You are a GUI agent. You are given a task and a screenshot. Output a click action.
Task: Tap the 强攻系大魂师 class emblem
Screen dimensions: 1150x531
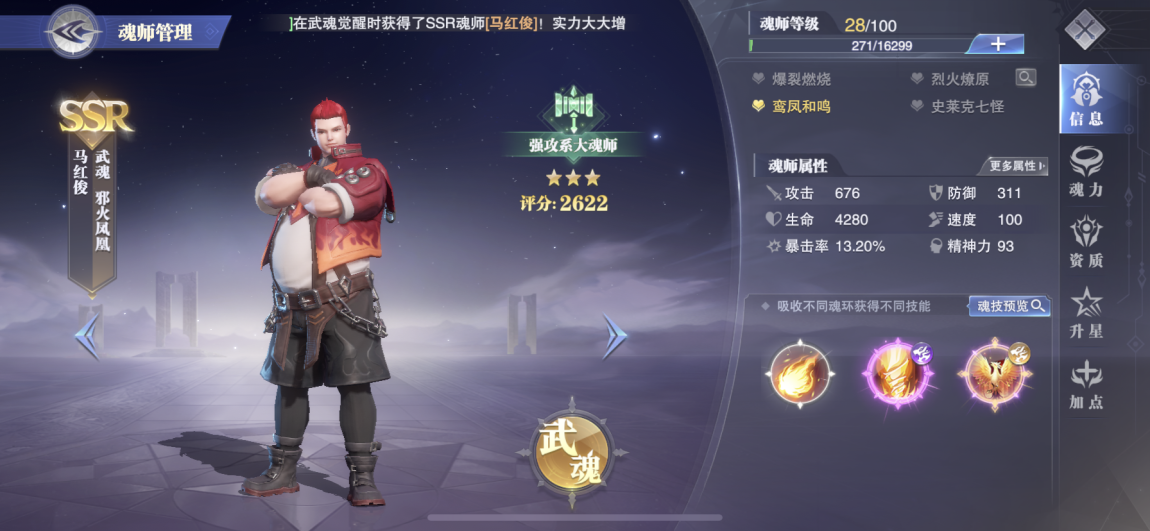(573, 113)
